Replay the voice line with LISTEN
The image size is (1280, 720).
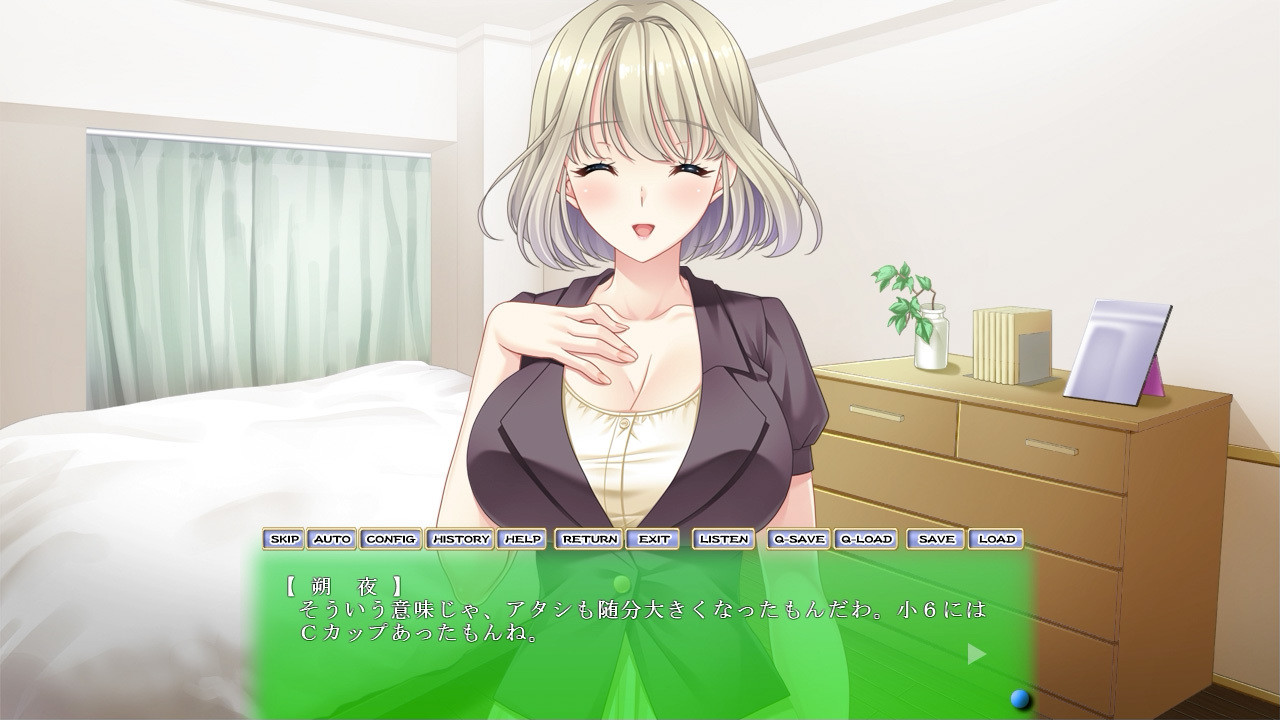click(x=722, y=539)
